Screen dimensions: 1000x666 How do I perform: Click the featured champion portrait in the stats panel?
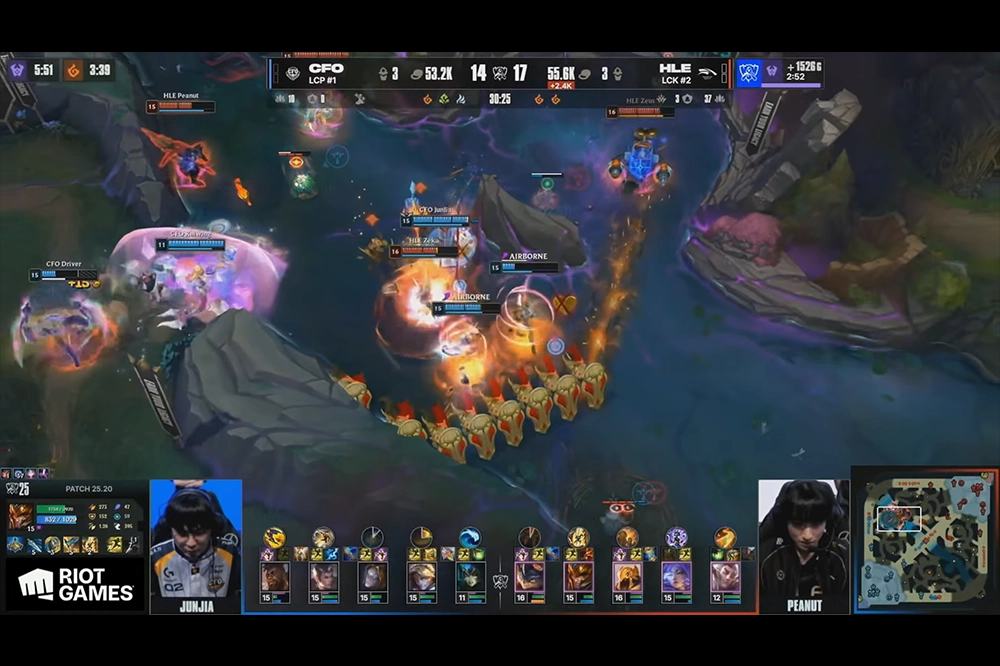[x=19, y=516]
